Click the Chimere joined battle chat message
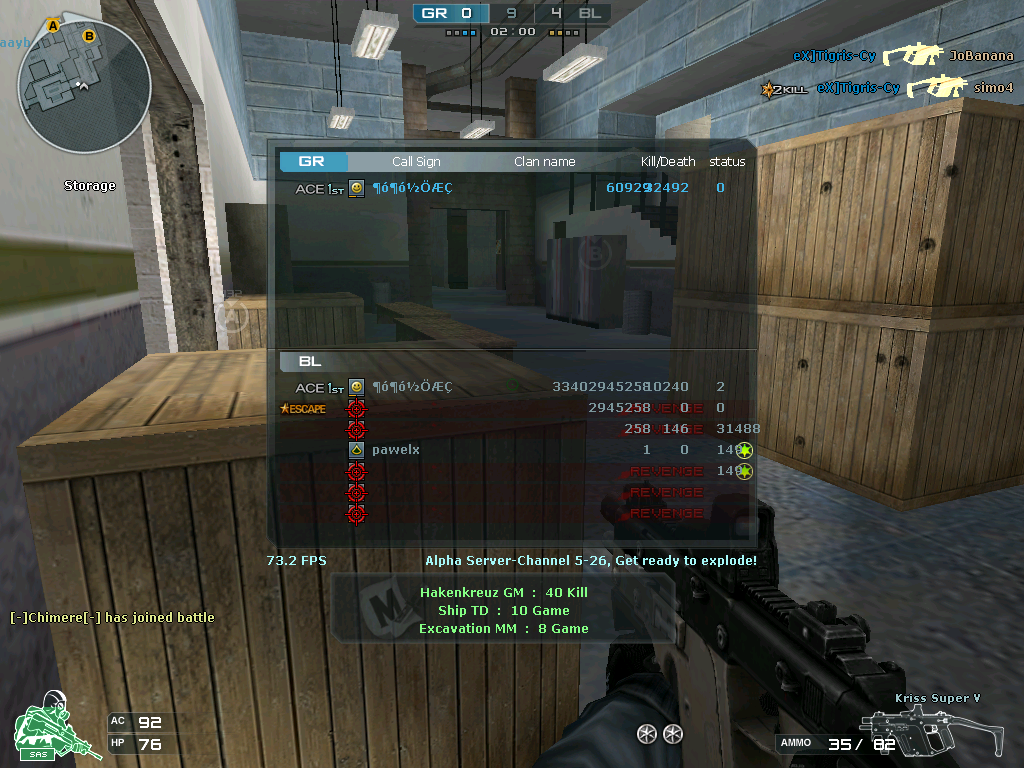 coord(112,617)
